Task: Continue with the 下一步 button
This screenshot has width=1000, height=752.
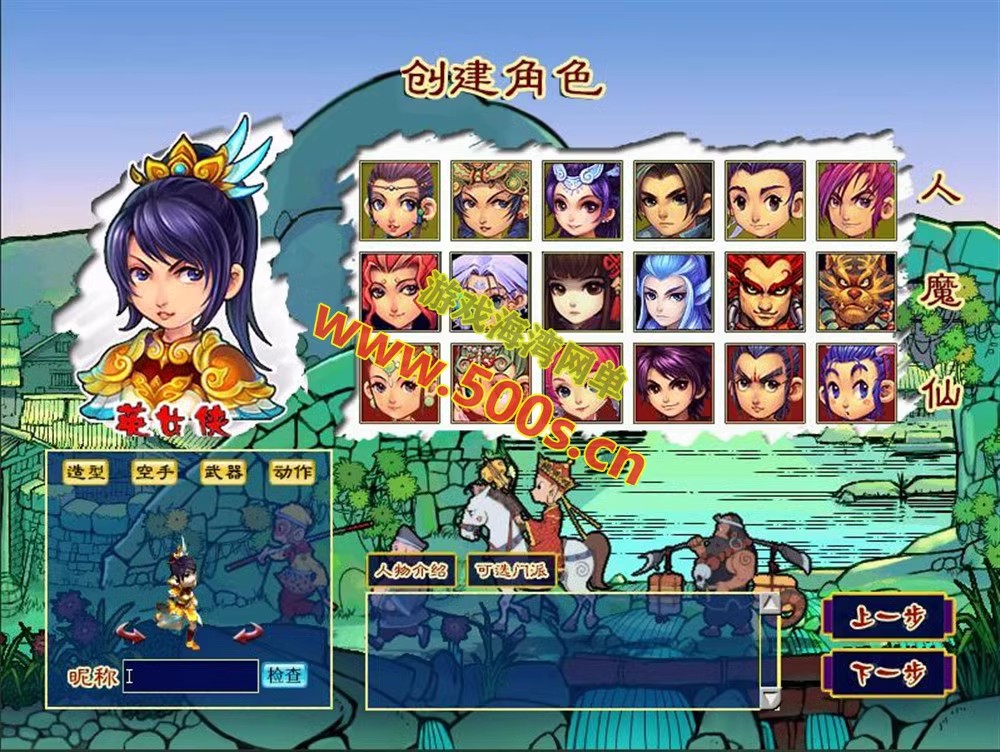Action: (887, 675)
